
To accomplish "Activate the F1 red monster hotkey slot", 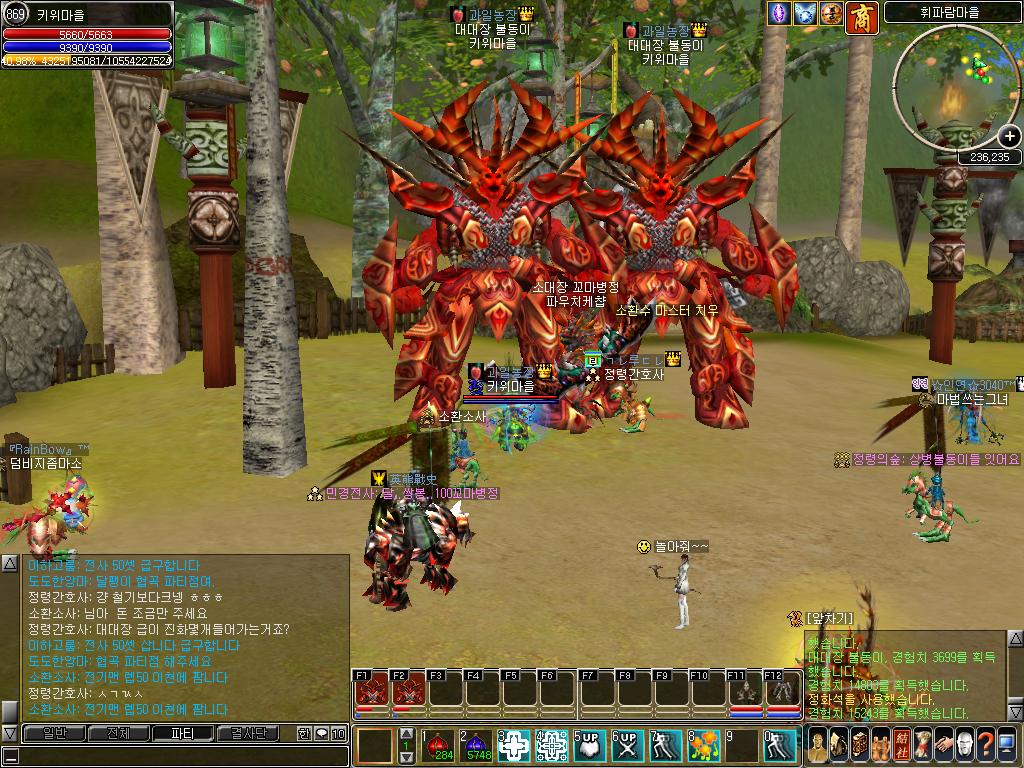I will [369, 692].
